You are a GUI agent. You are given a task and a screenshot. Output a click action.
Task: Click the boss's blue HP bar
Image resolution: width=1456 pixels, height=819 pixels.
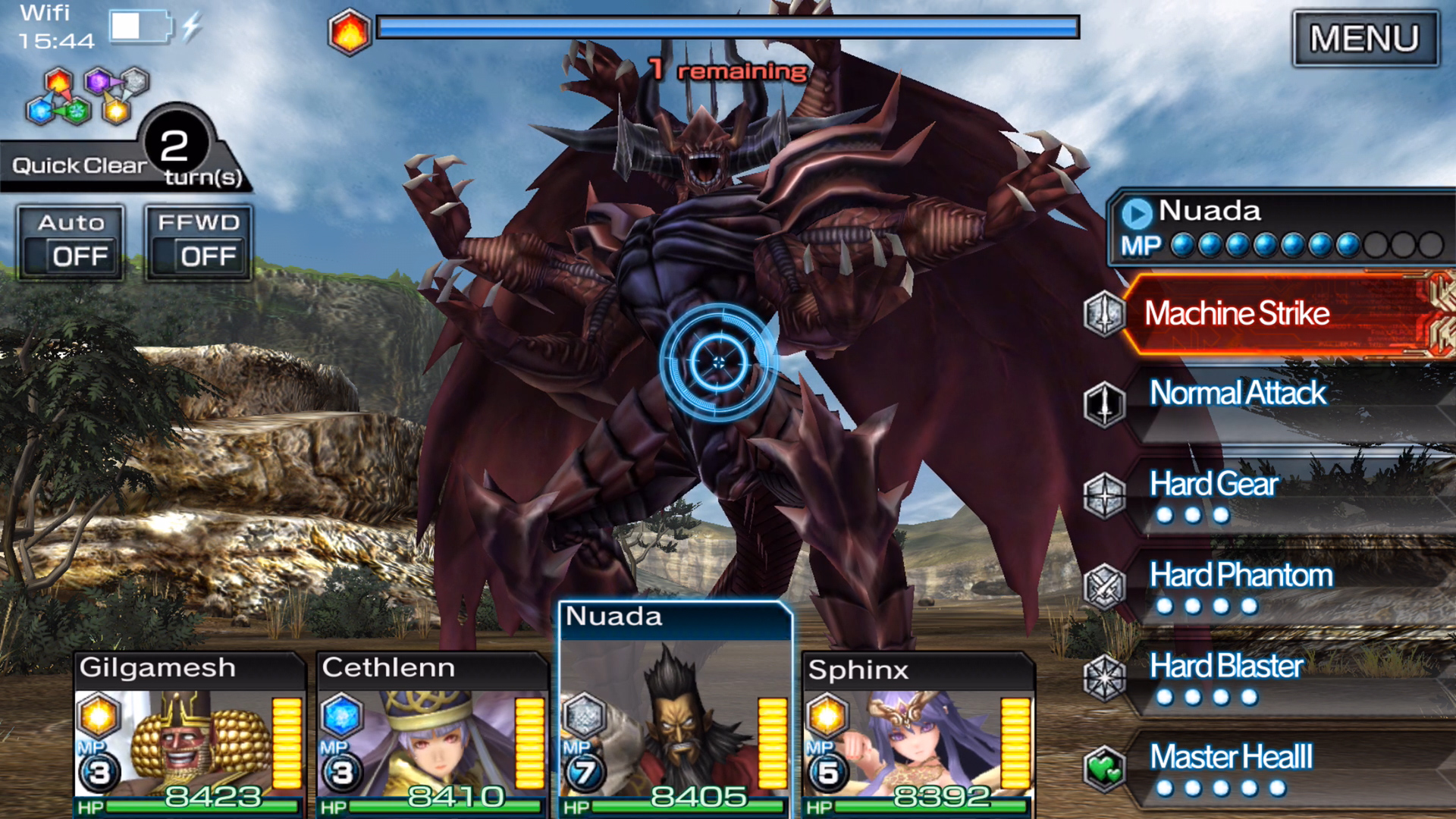coord(724,28)
